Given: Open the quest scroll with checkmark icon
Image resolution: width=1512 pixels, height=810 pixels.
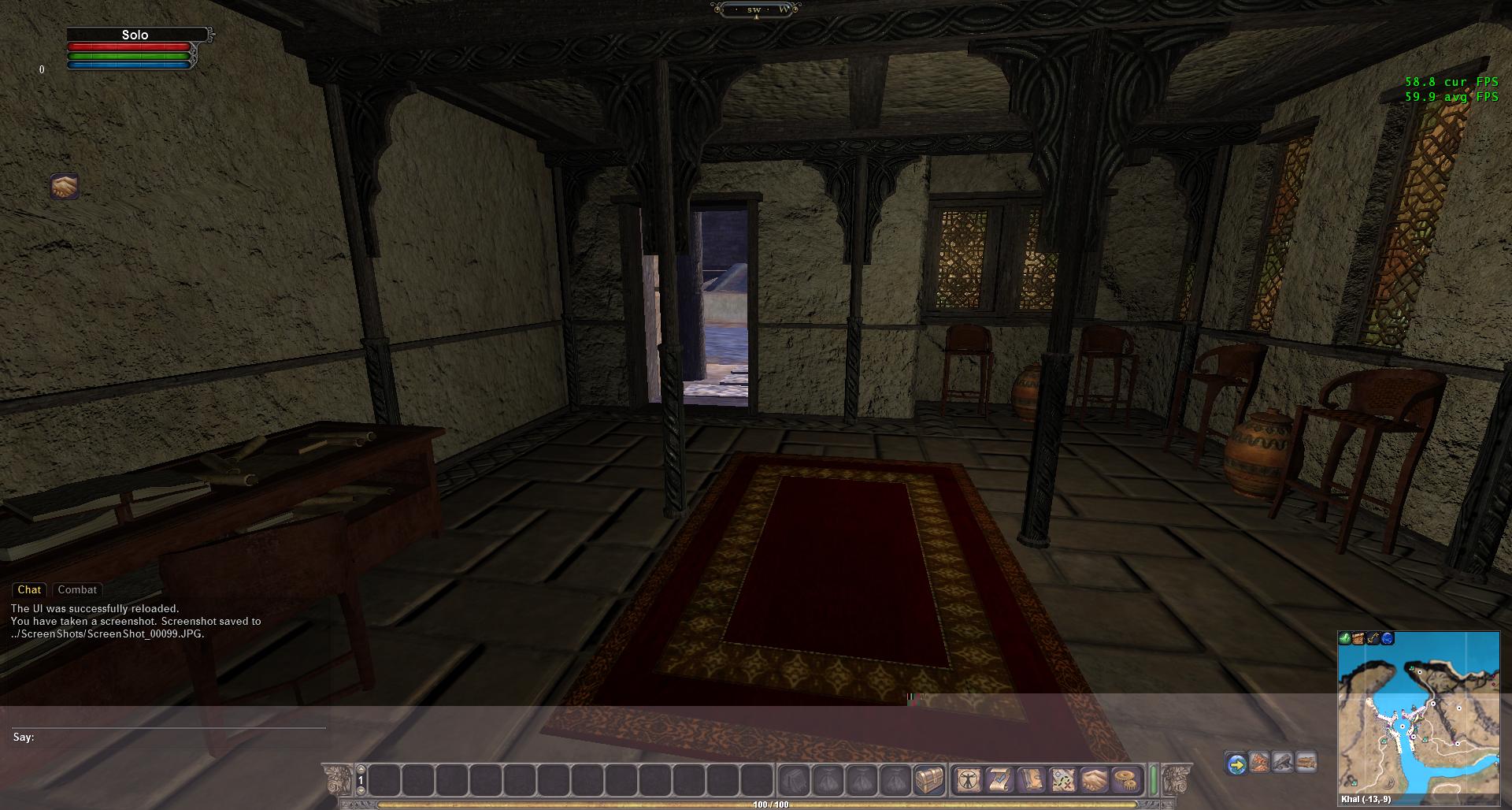Looking at the screenshot, I should [999, 780].
